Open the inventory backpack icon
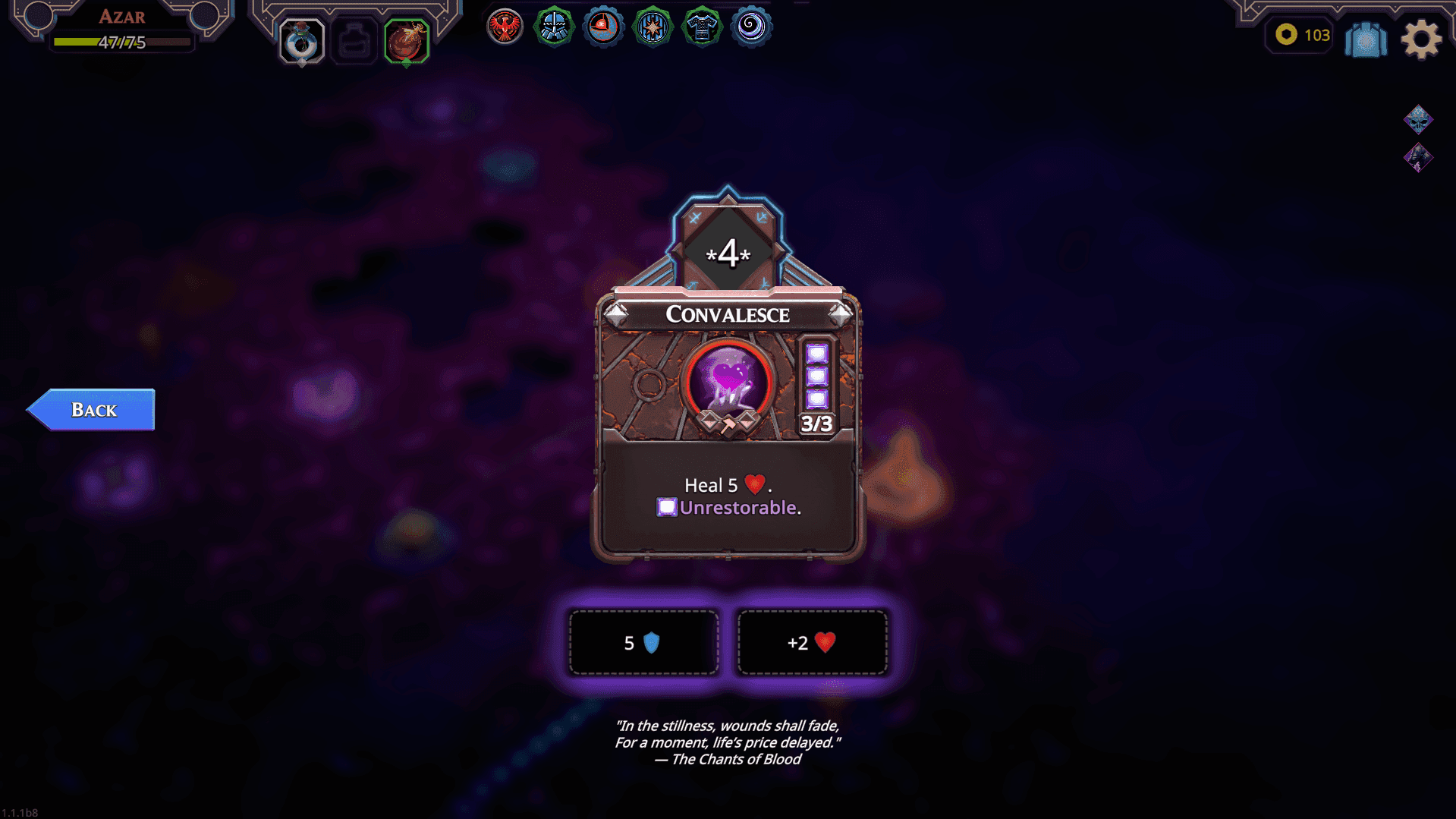 point(1365,39)
